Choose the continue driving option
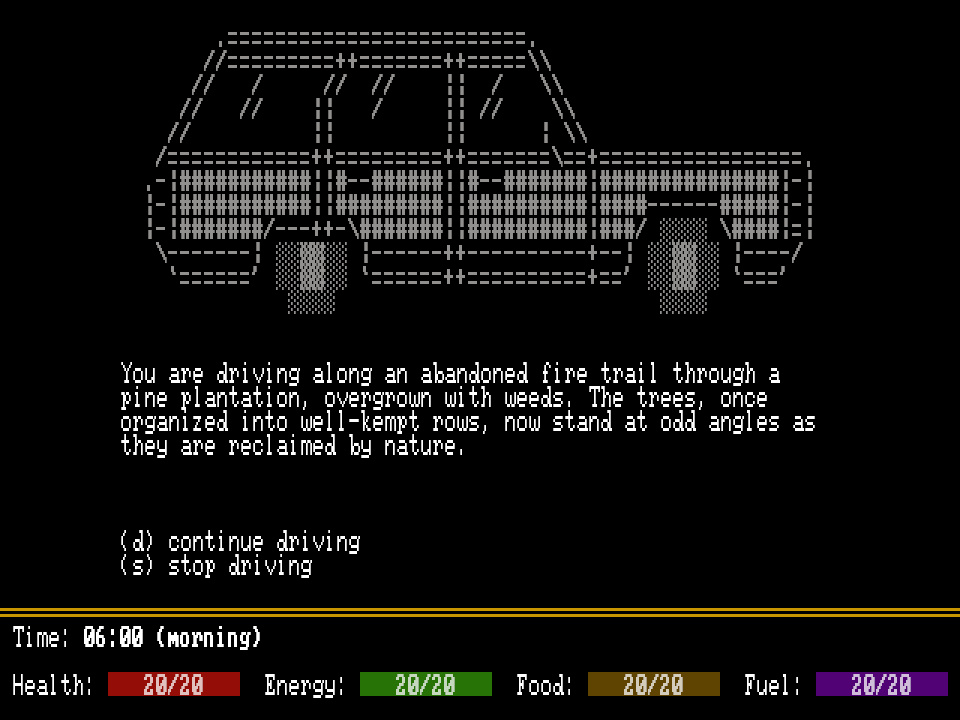960x720 pixels. pyautogui.click(x=240, y=542)
